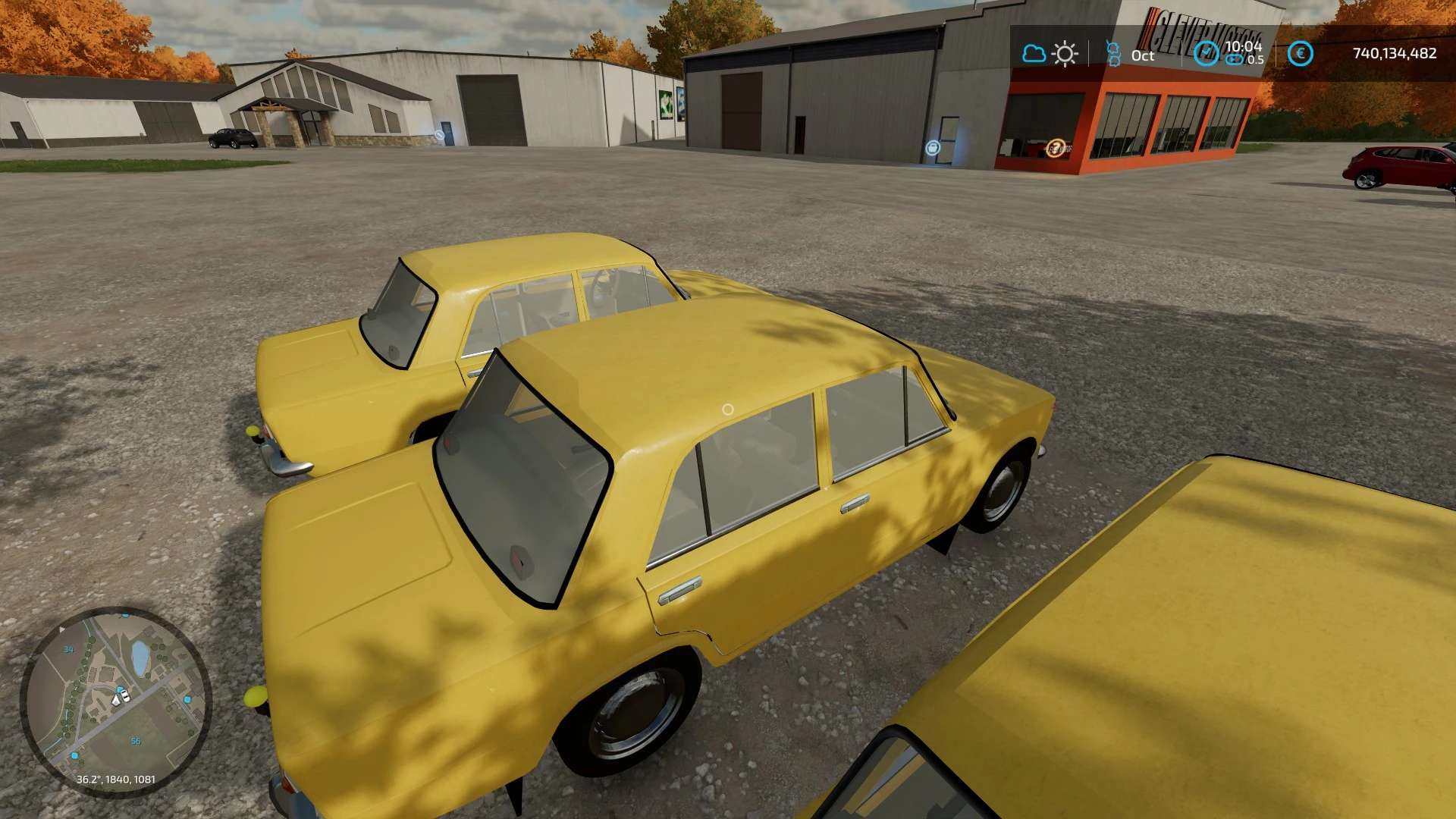Click the season icon beside Oct
Screen dimensions: 1456x819
pyautogui.click(x=1113, y=54)
